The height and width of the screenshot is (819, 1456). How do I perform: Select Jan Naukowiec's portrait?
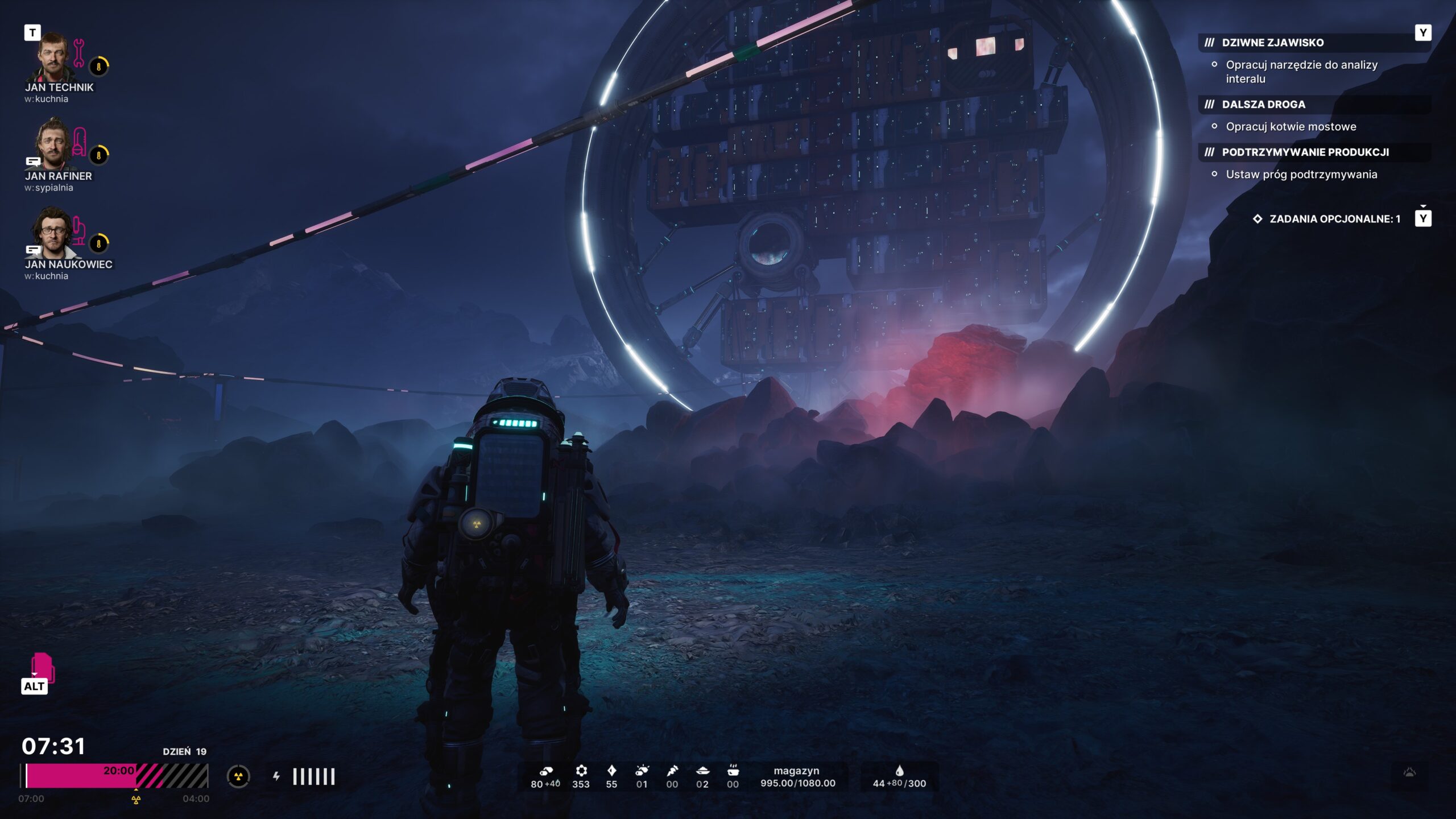point(53,233)
